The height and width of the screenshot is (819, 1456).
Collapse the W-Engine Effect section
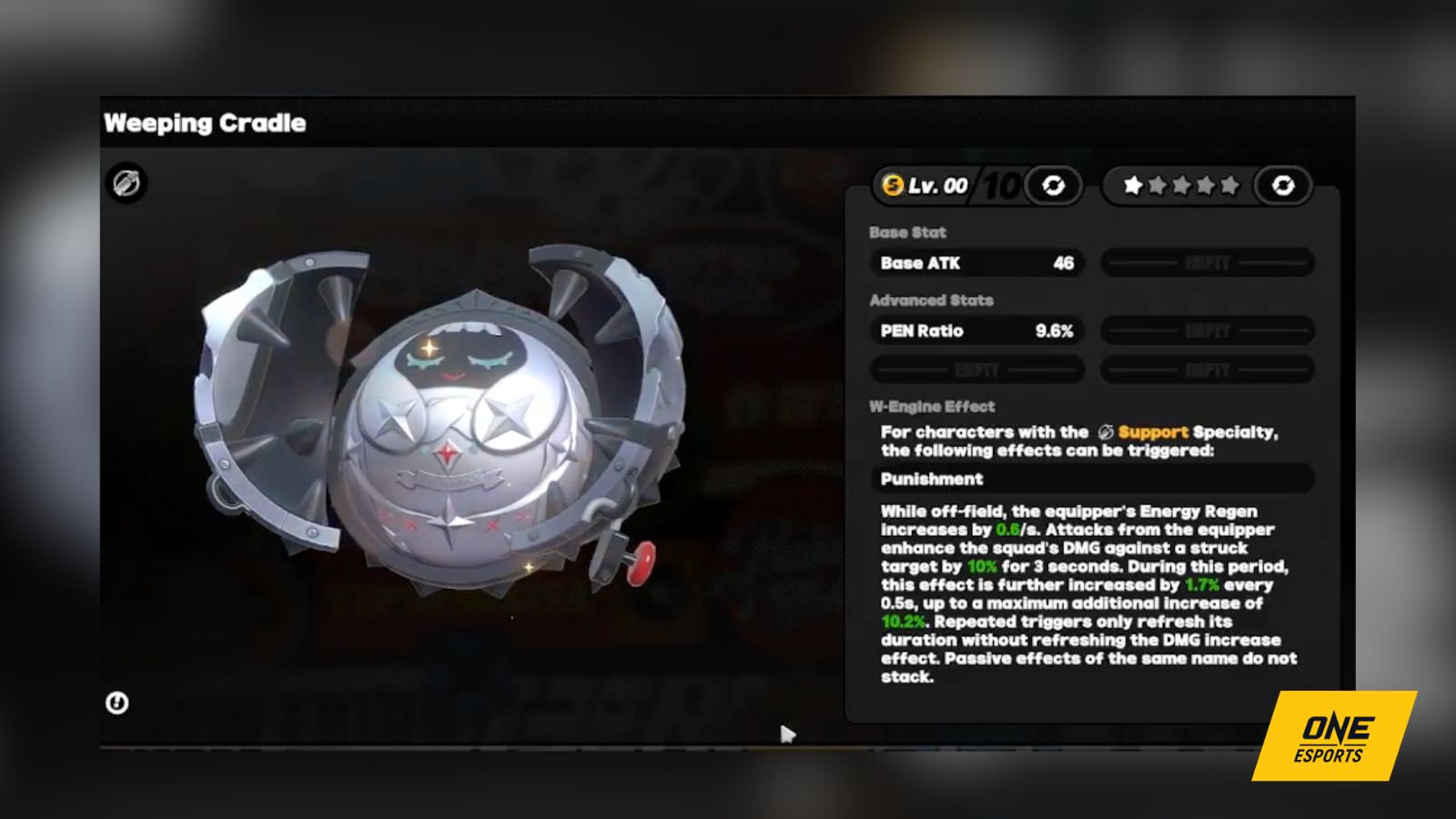pos(932,406)
